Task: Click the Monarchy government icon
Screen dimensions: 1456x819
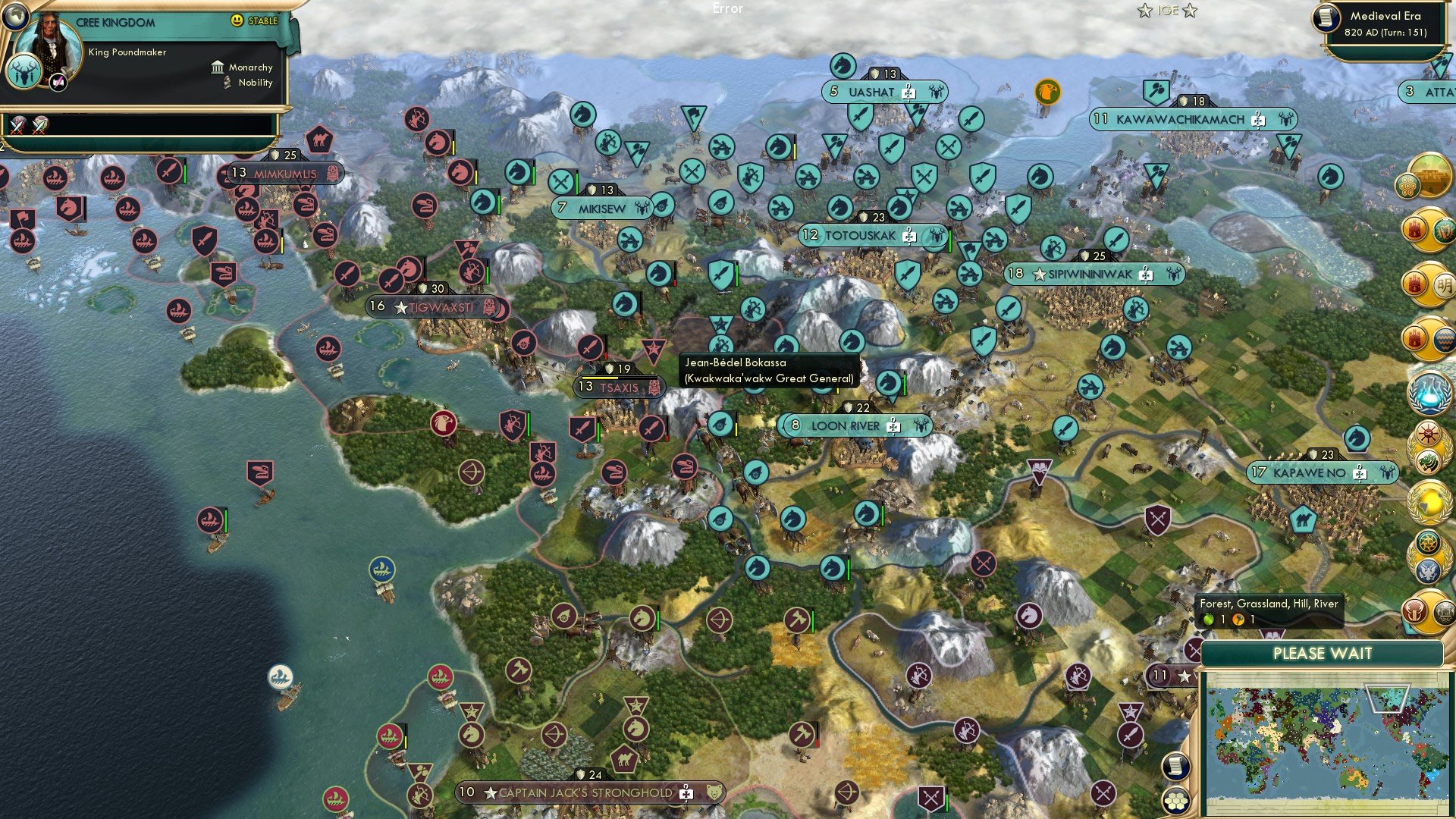Action: (218, 67)
